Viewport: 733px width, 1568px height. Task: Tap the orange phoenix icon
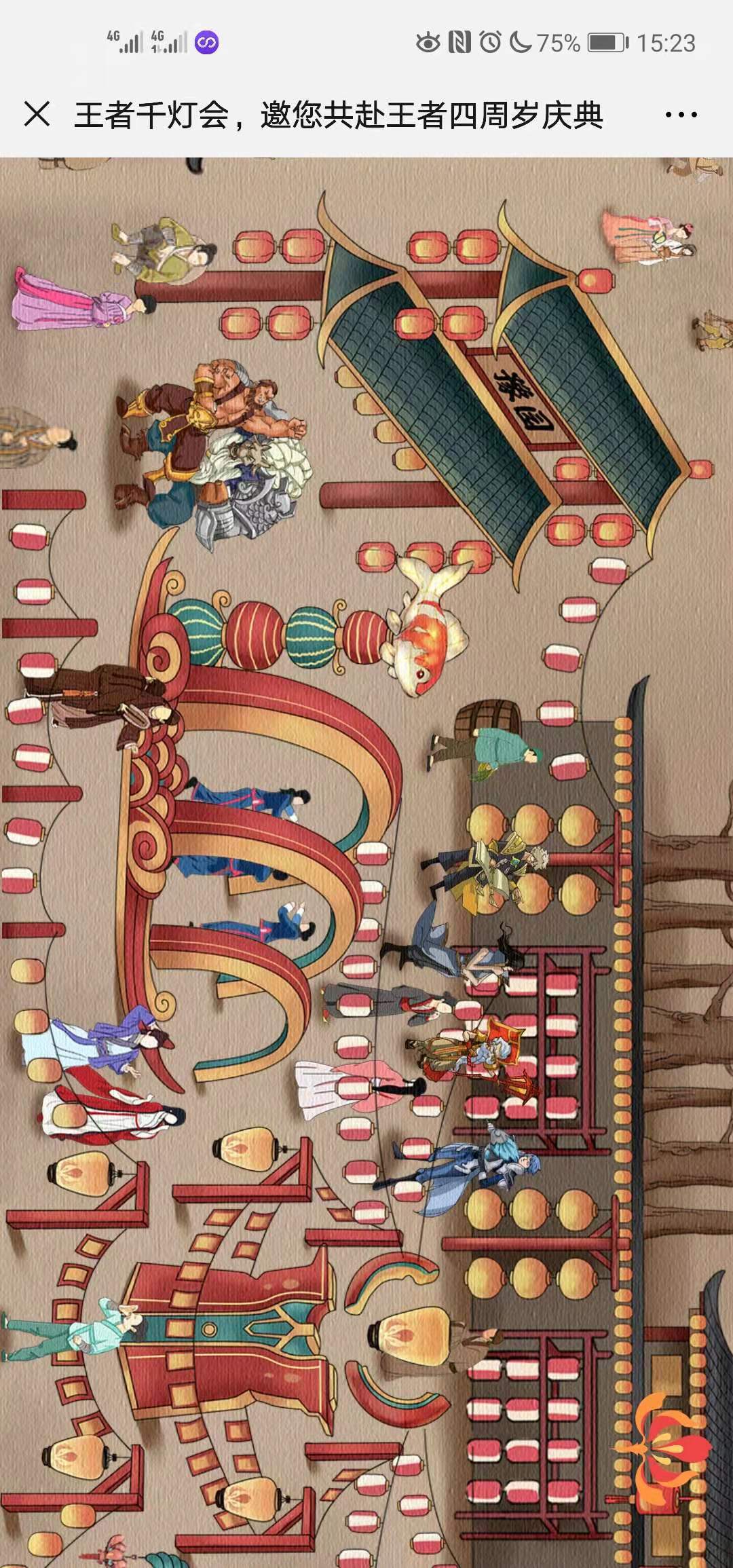662,1445
